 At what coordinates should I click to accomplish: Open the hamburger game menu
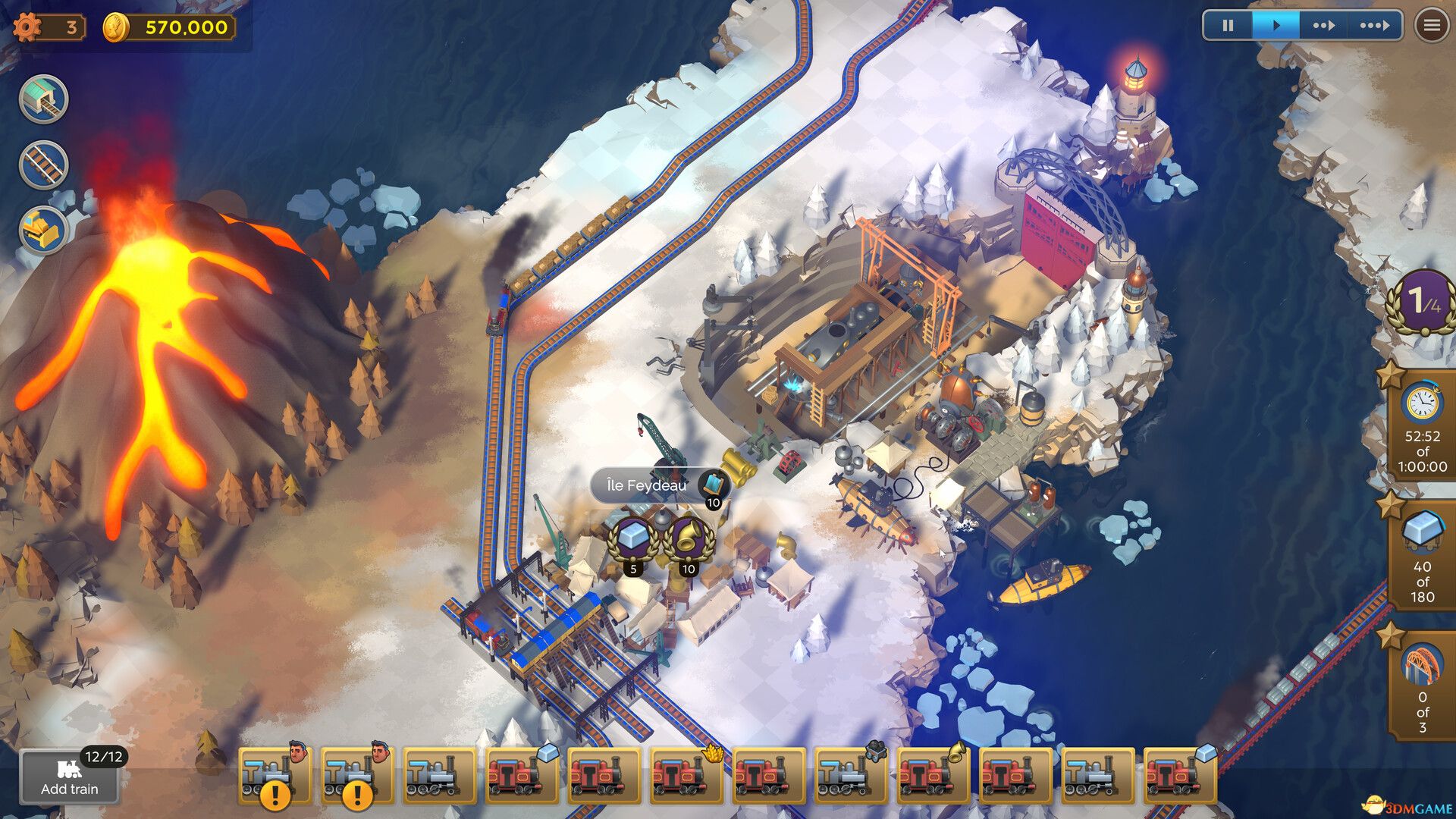pyautogui.click(x=1429, y=25)
